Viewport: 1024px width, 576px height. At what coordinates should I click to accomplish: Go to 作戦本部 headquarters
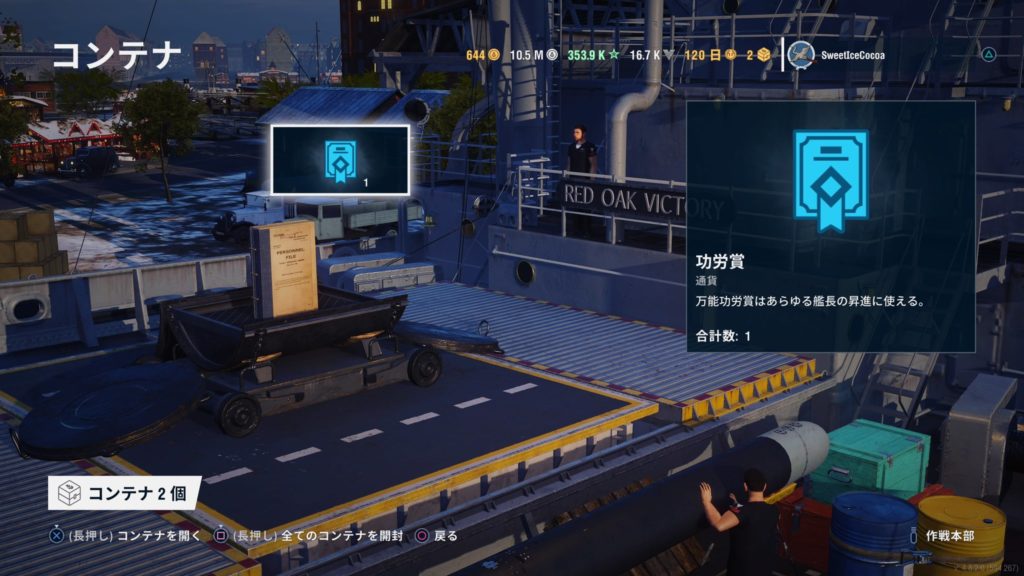click(949, 536)
